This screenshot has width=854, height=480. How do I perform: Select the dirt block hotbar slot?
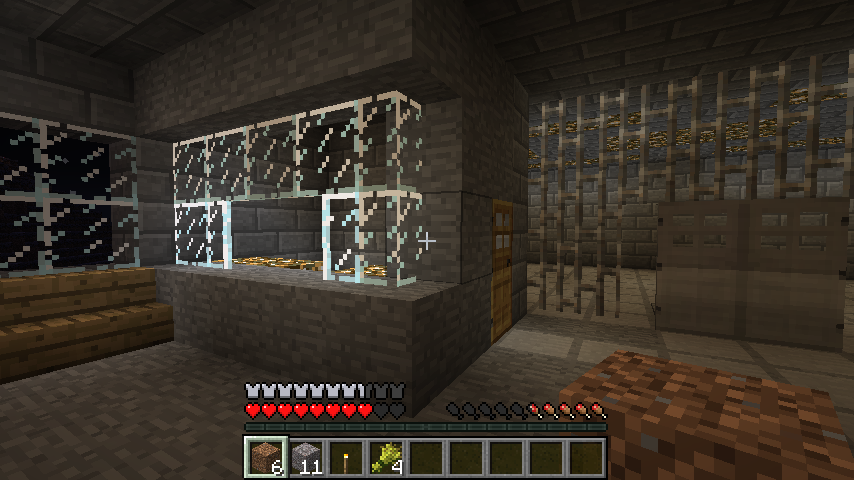266,457
